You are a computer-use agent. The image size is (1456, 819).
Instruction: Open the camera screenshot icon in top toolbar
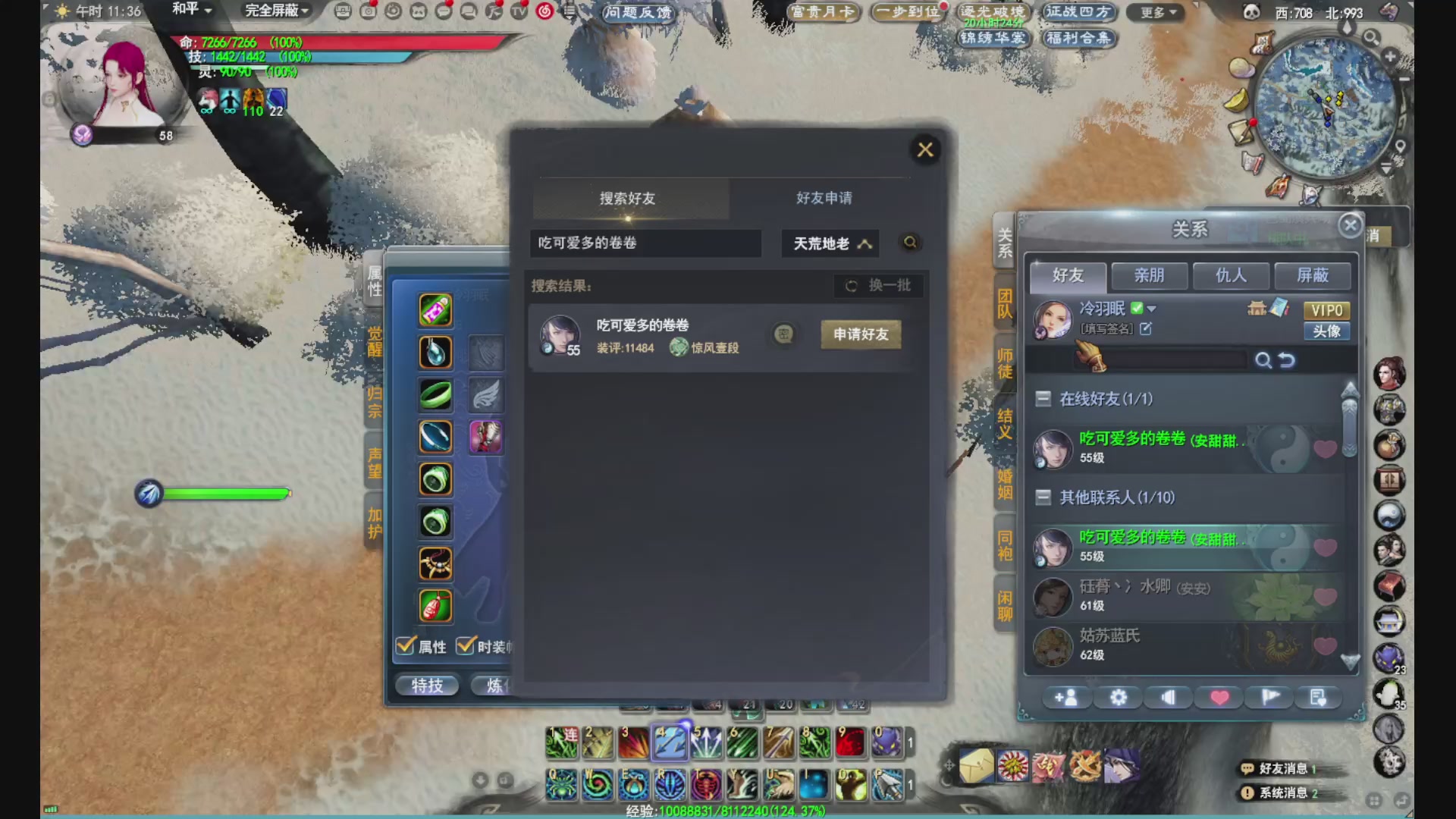(370, 12)
